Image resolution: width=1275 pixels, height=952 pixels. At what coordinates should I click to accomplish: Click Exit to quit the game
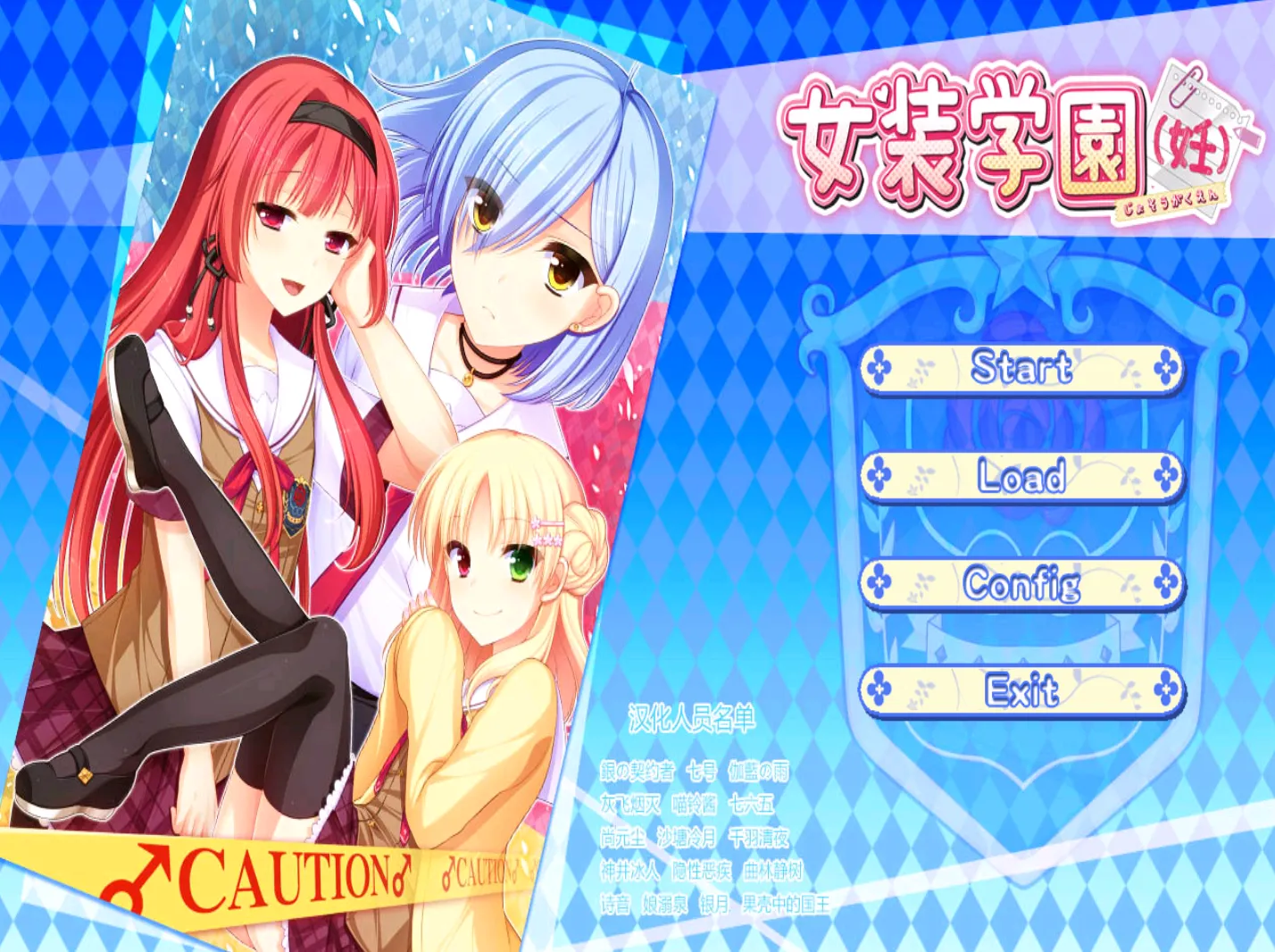(x=1023, y=689)
